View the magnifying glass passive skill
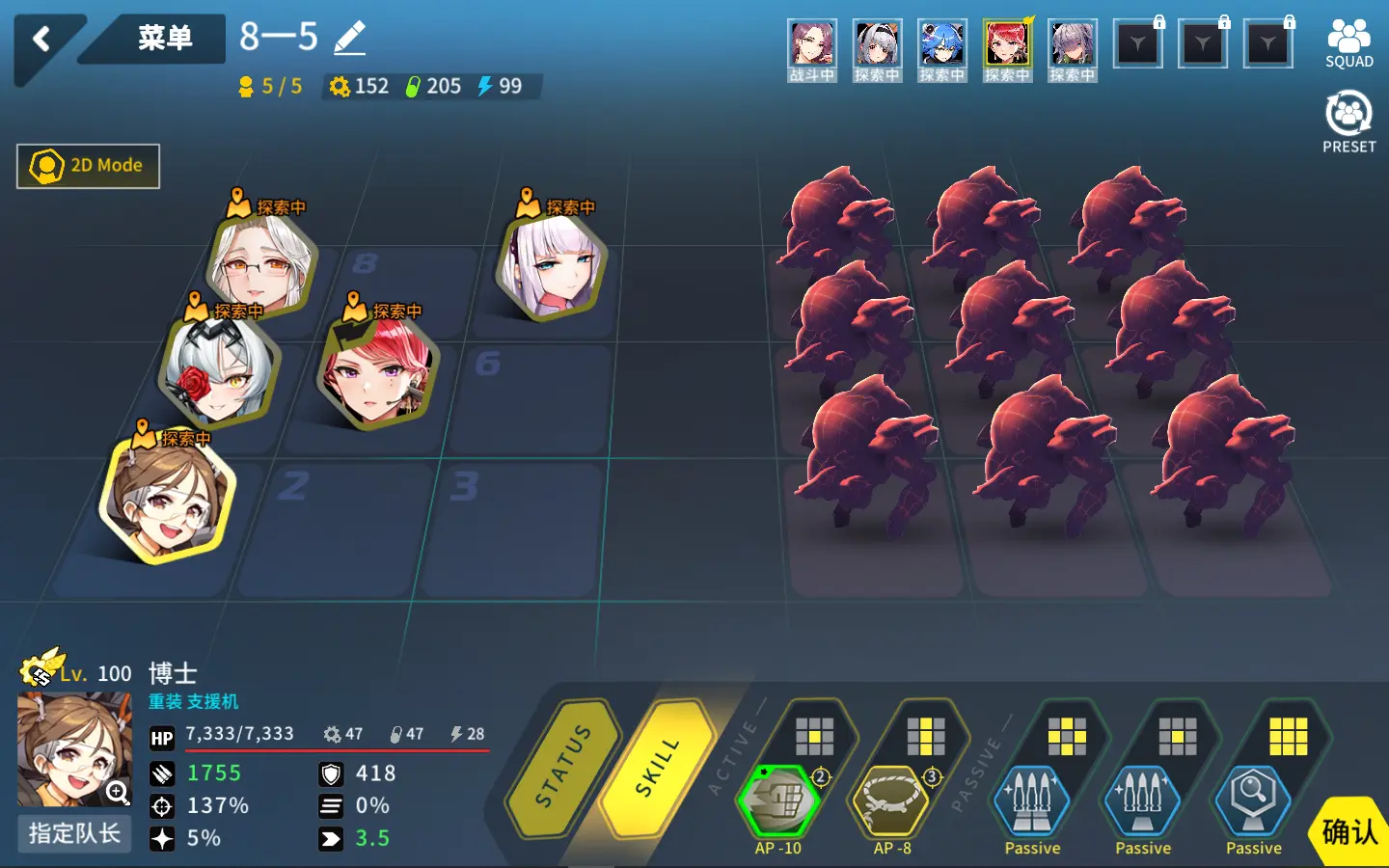Viewport: 1389px width, 868px height. 1253,800
